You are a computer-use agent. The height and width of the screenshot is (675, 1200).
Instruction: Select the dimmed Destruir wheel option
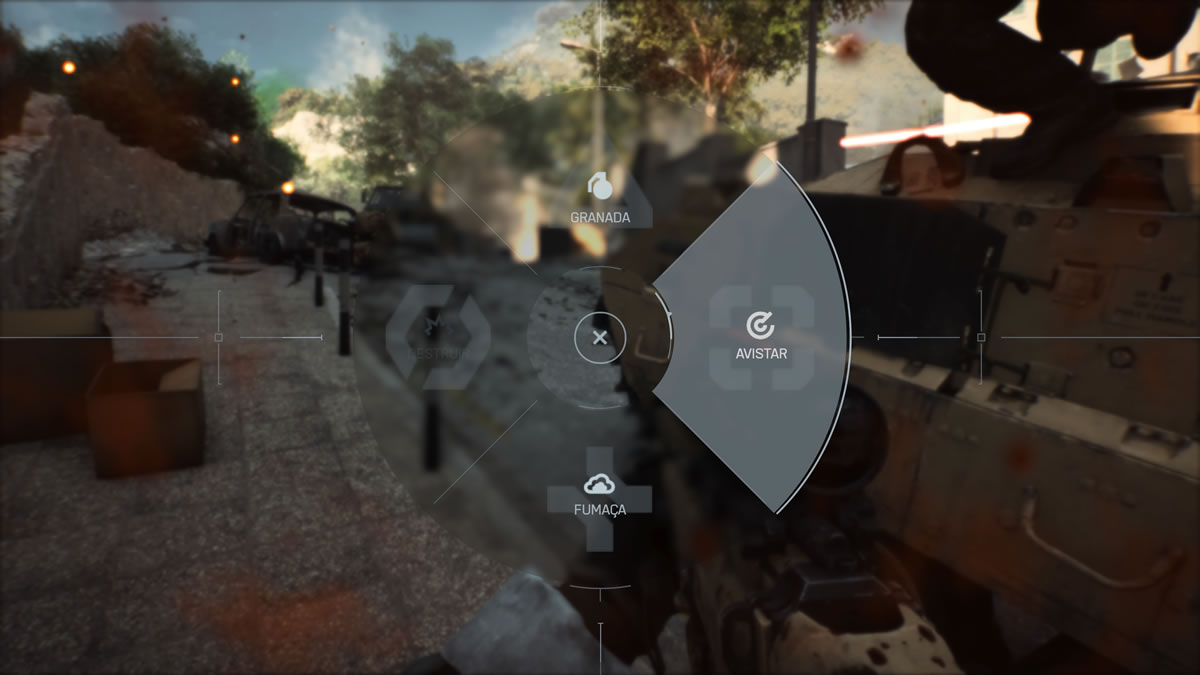[x=438, y=337]
